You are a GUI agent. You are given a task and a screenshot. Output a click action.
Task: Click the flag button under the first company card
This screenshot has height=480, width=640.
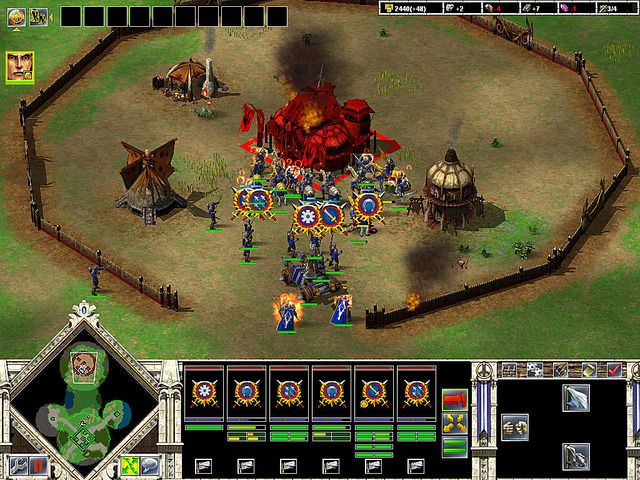203,465
